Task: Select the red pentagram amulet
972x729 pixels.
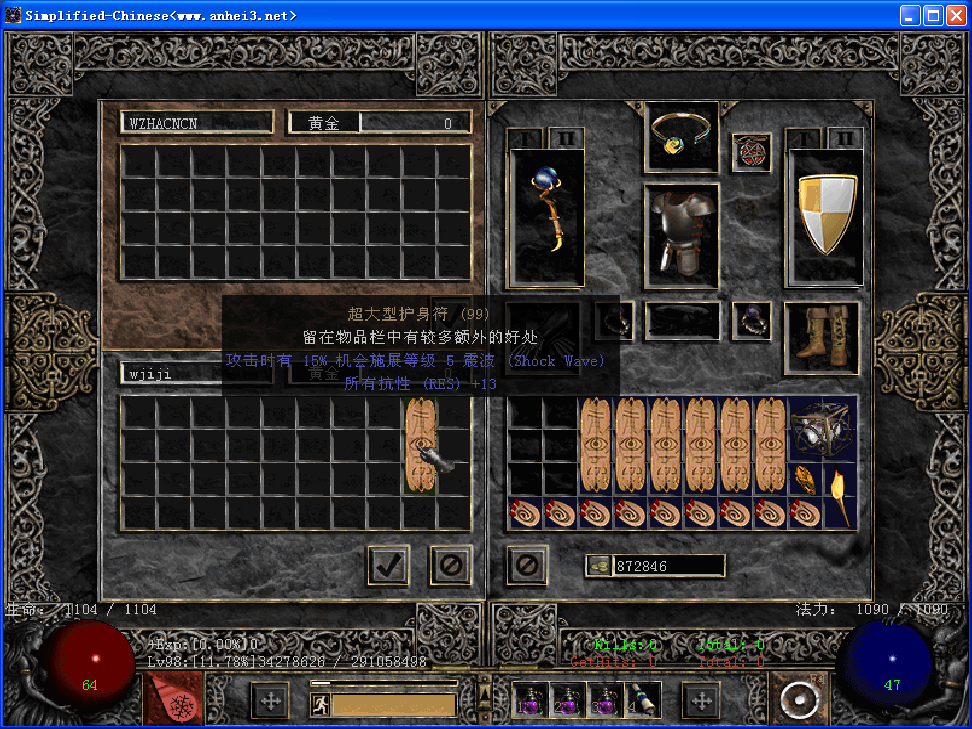Action: (x=751, y=153)
